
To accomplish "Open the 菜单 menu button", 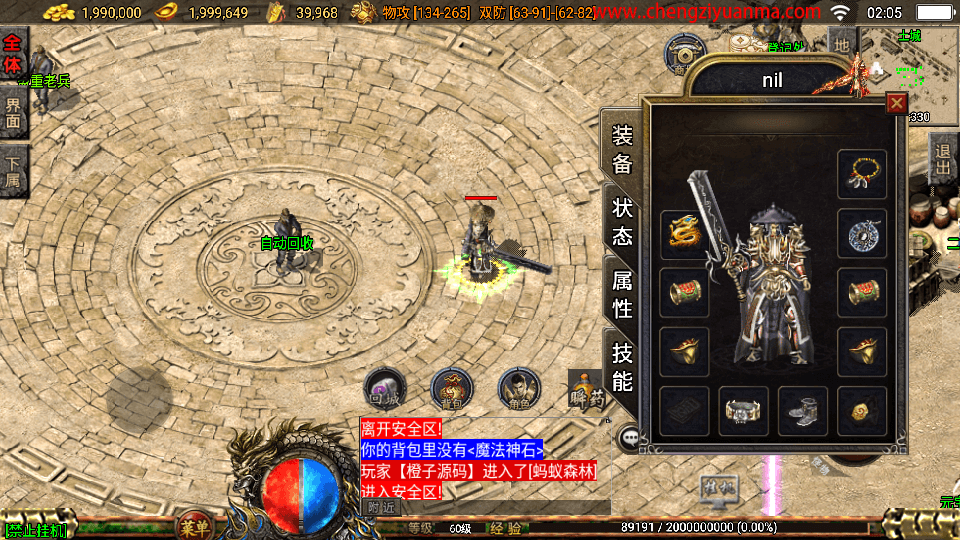I will point(194,527).
